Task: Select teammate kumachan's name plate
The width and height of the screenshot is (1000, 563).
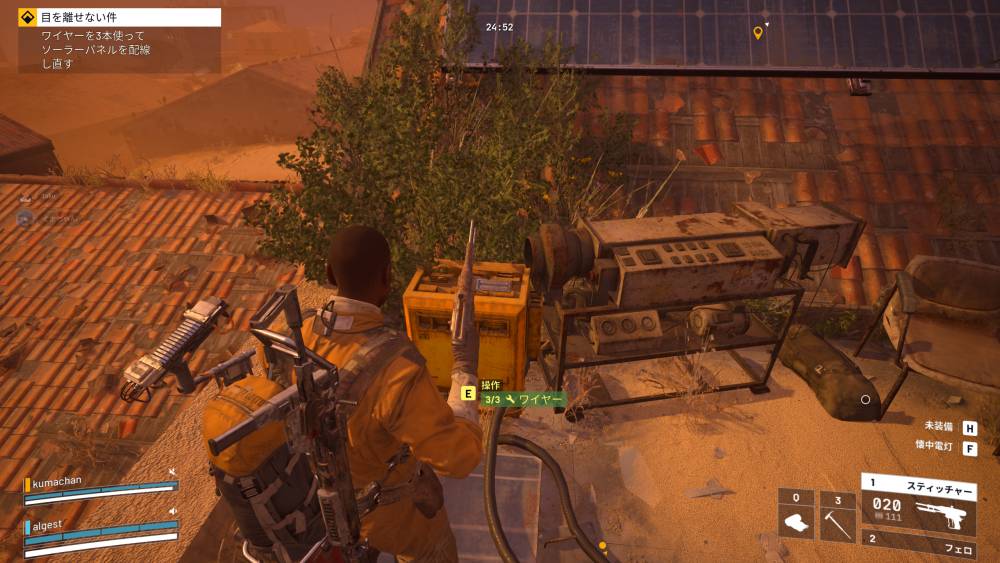Action: [x=60, y=481]
